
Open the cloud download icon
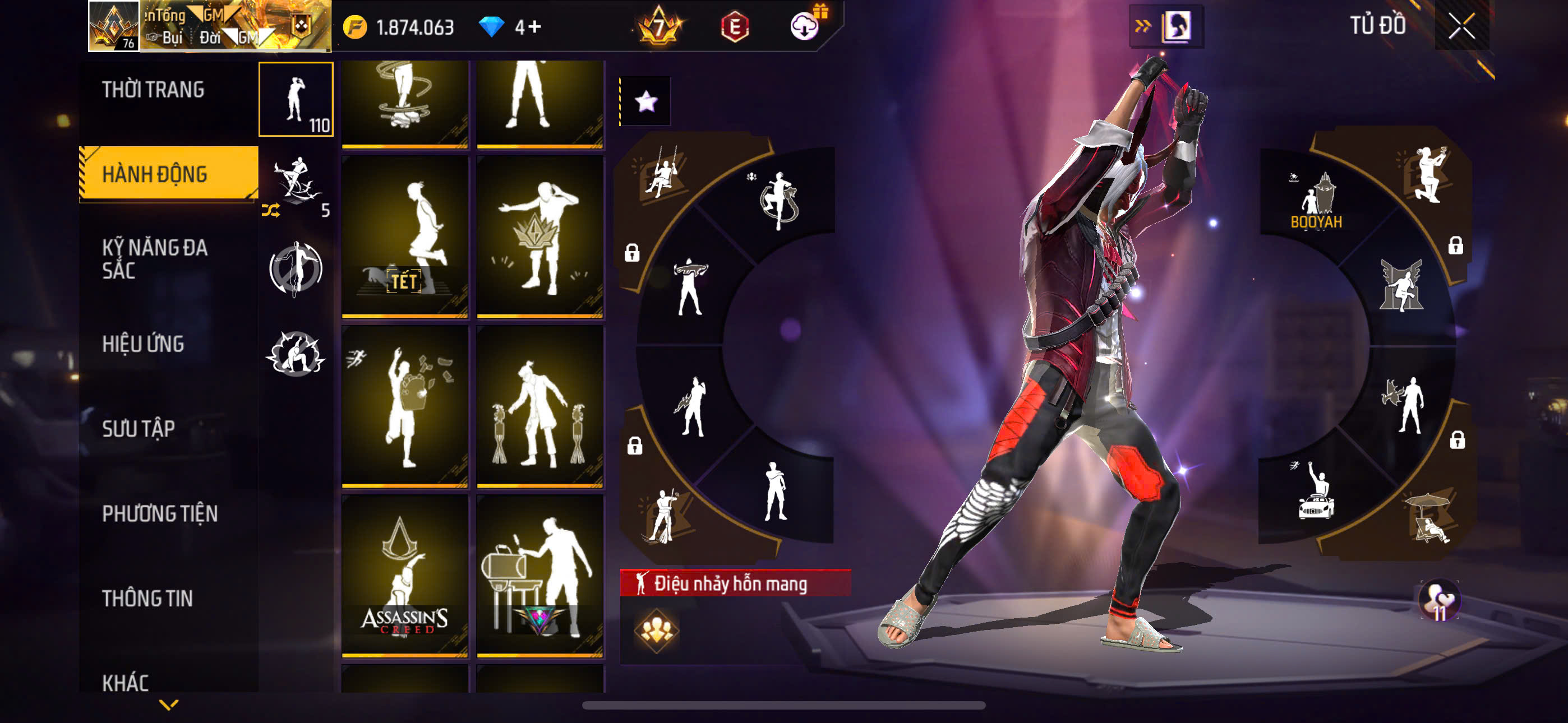(x=804, y=27)
